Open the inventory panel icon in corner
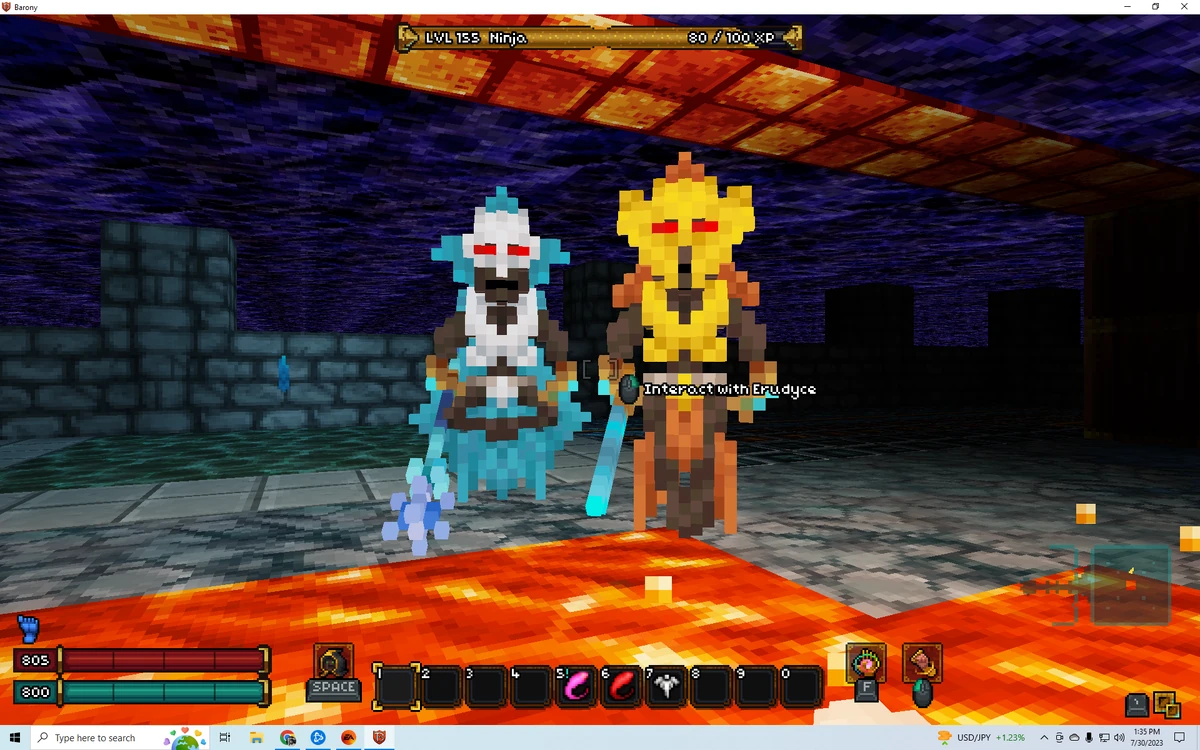Screen dimensions: 1200x750 (1166, 705)
